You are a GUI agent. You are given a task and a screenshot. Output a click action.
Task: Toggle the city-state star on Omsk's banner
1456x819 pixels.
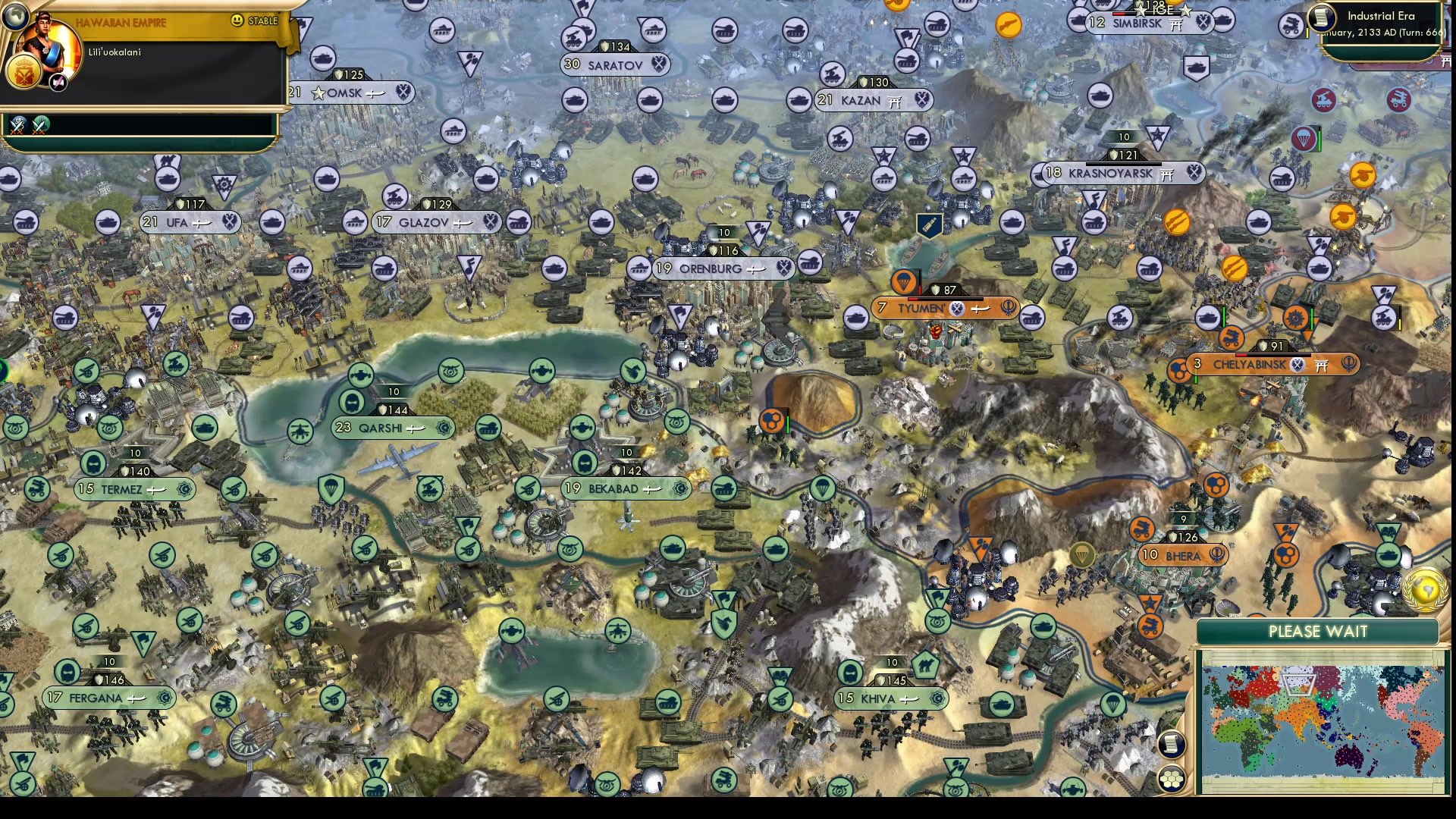pyautogui.click(x=318, y=93)
